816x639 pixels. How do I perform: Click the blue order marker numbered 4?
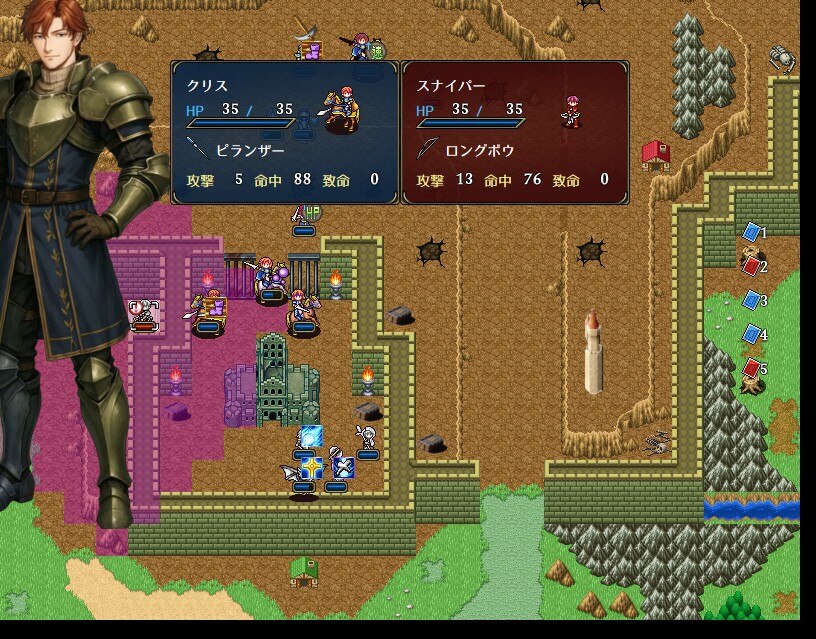(x=752, y=334)
